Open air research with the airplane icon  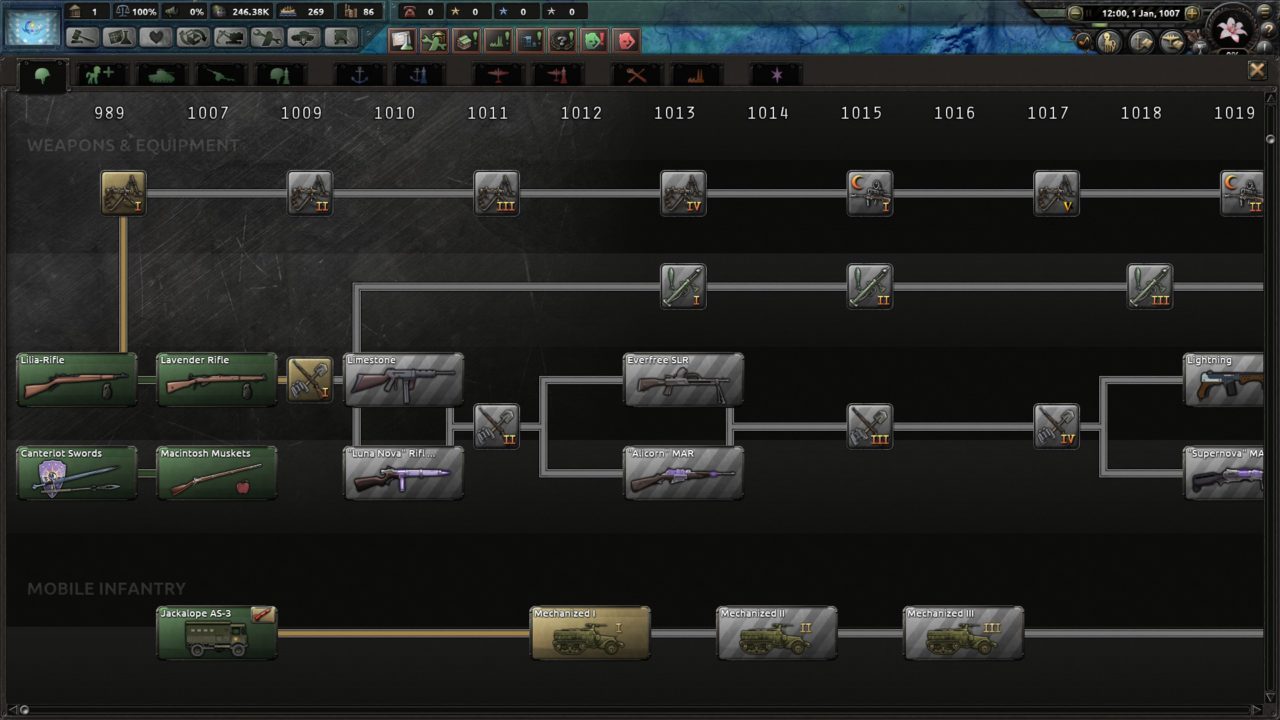497,74
